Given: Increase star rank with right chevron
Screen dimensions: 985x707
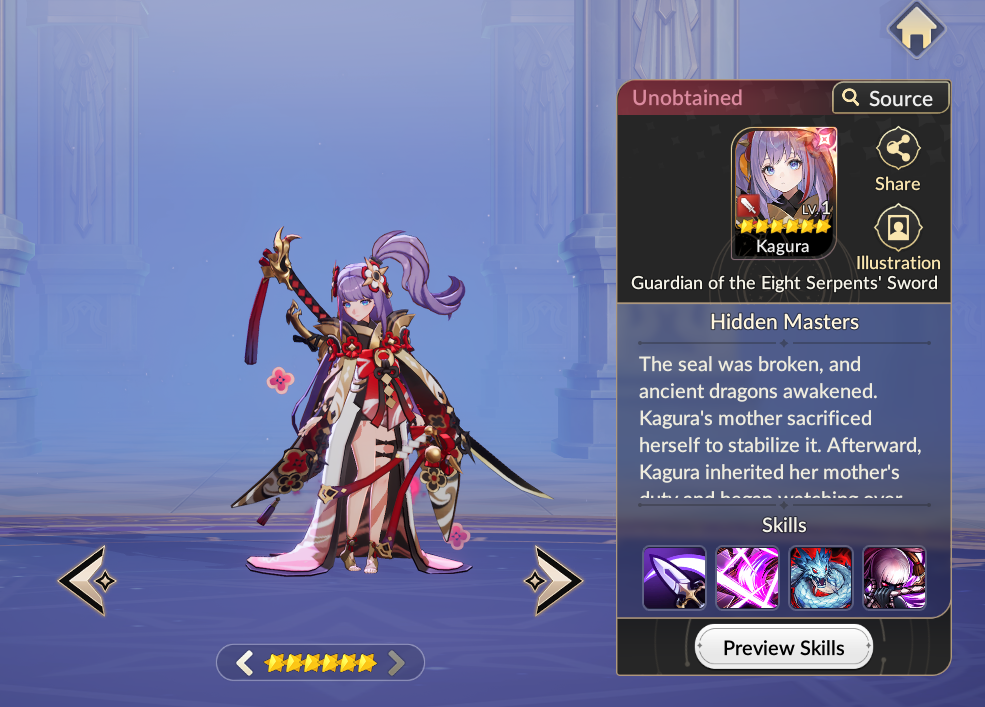Looking at the screenshot, I should [397, 662].
